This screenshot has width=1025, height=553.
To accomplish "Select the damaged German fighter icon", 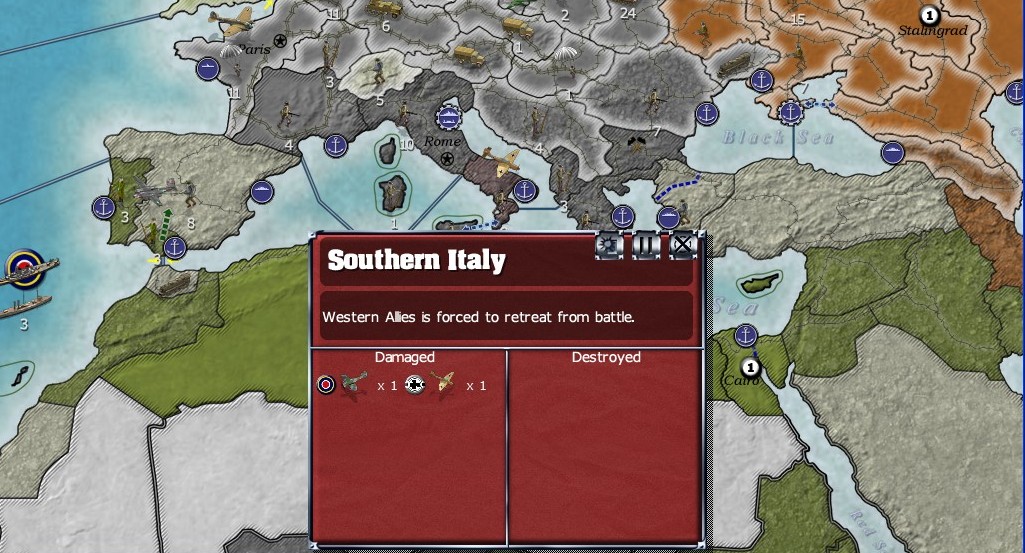I will [x=443, y=384].
